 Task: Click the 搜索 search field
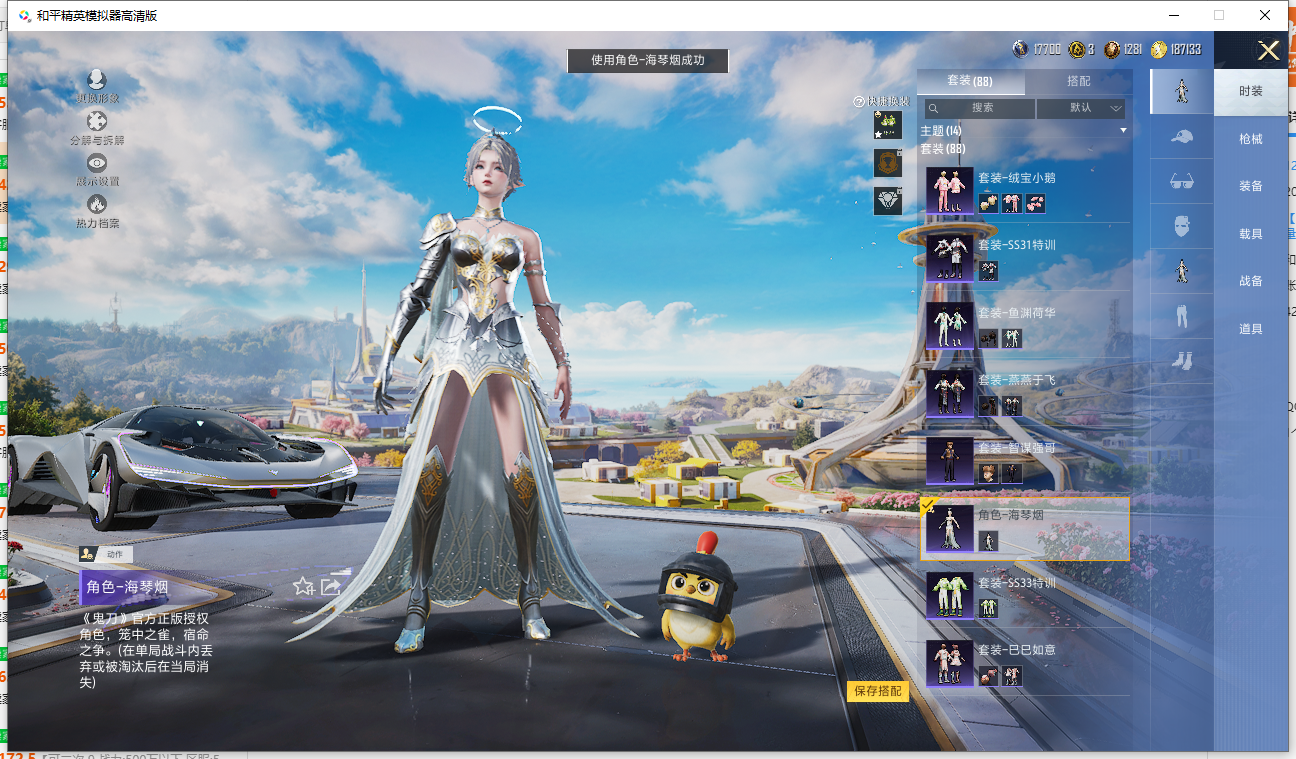(980, 108)
